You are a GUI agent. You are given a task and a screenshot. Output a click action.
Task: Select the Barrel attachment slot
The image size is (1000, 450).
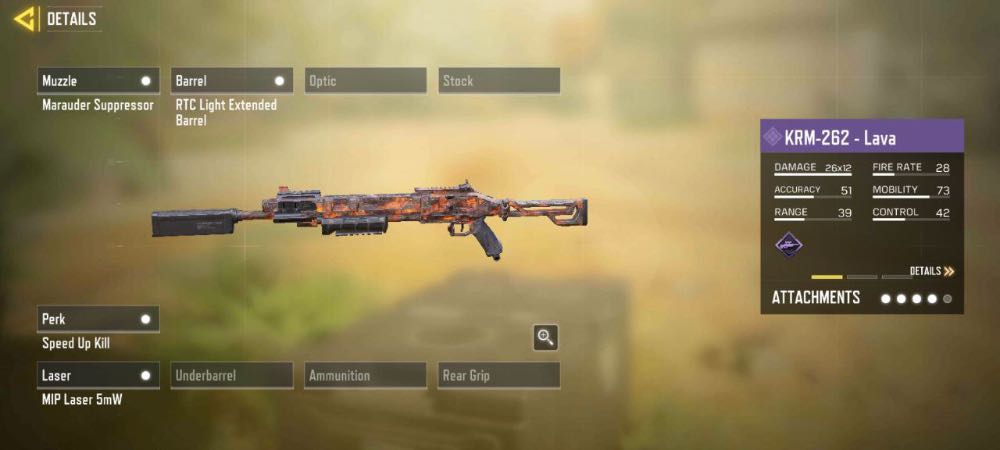231,81
